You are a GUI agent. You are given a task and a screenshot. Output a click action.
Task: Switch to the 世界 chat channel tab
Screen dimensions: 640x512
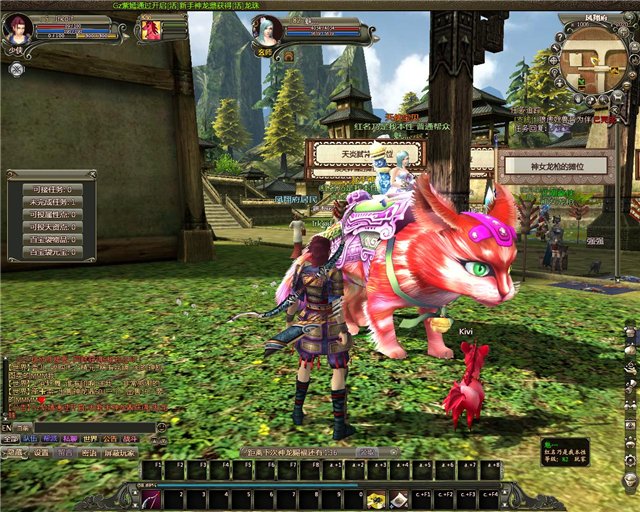pos(90,439)
